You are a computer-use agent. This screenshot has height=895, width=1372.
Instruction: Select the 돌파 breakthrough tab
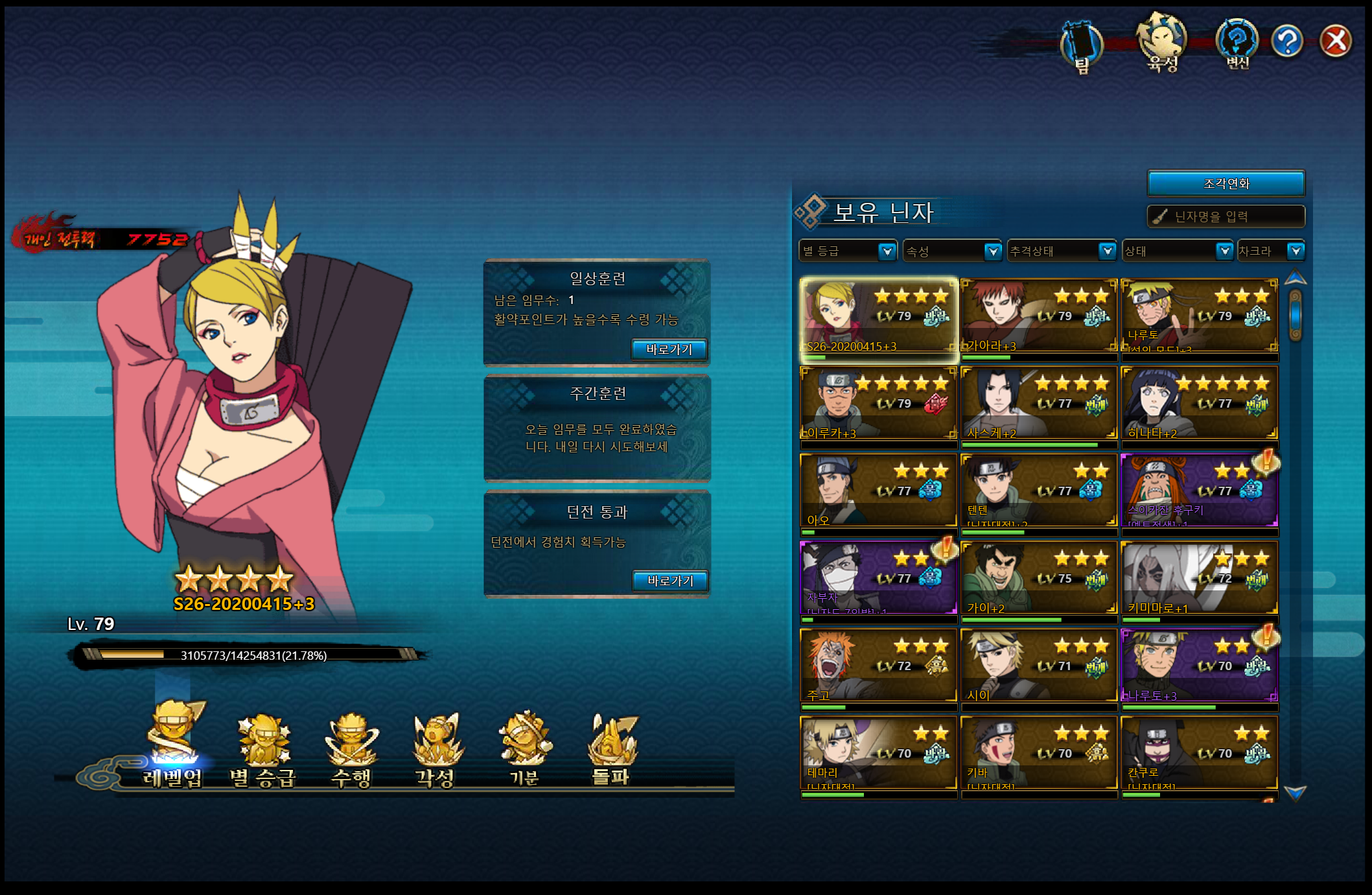point(611,749)
